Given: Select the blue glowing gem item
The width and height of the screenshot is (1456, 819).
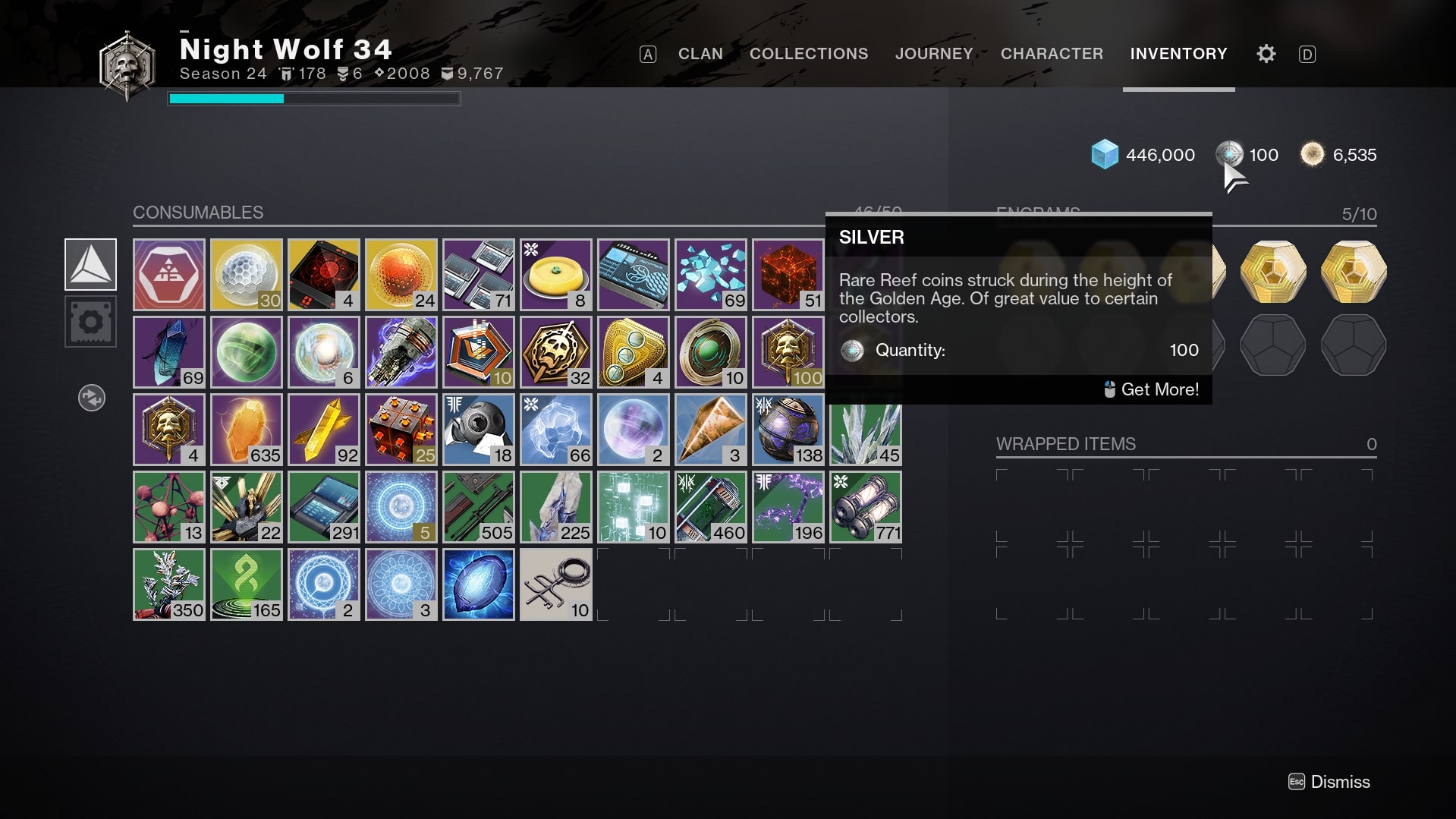Looking at the screenshot, I should 478,584.
